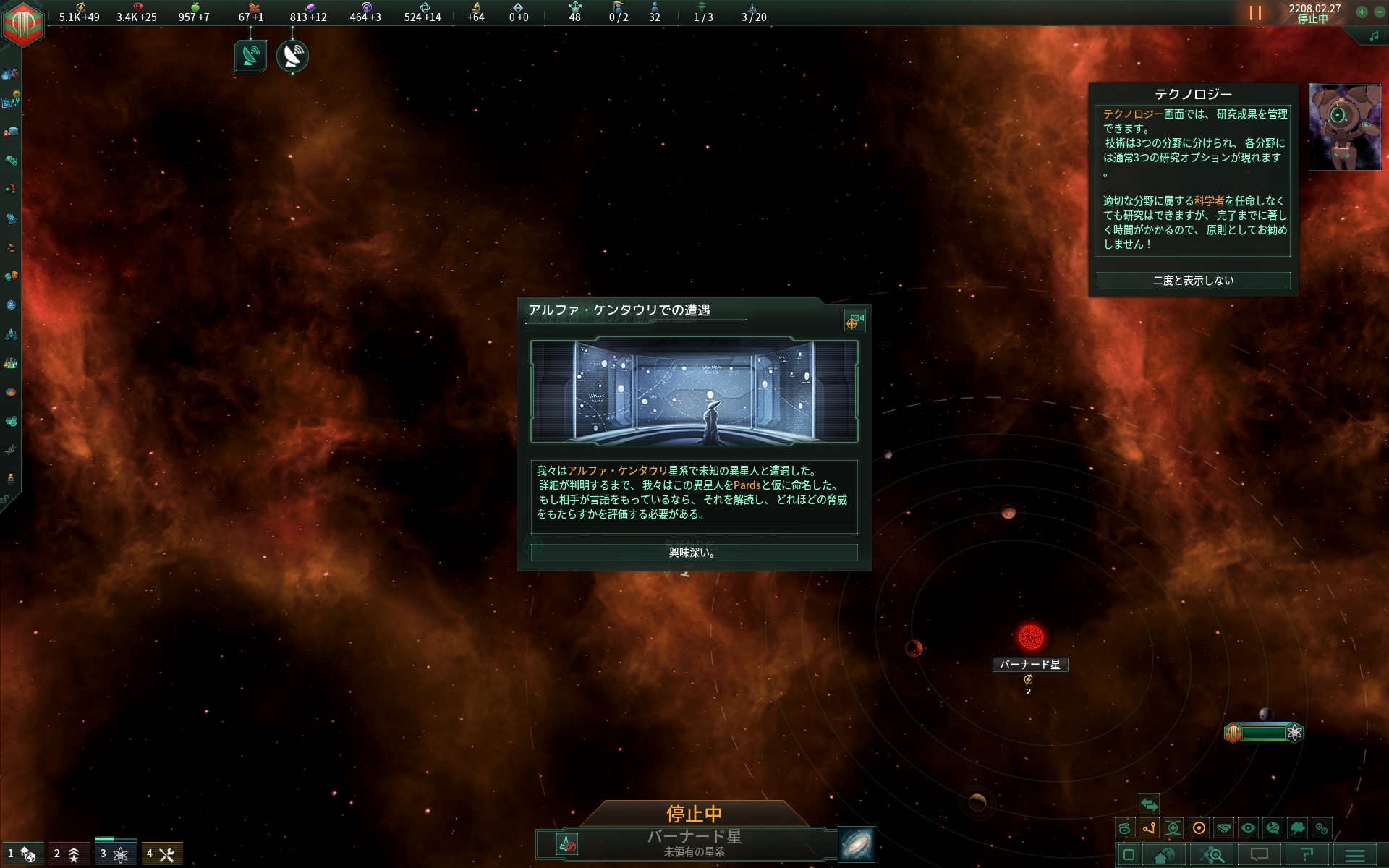Toggle the eye icon map filter
This screenshot has width=1389, height=868.
point(1248,828)
